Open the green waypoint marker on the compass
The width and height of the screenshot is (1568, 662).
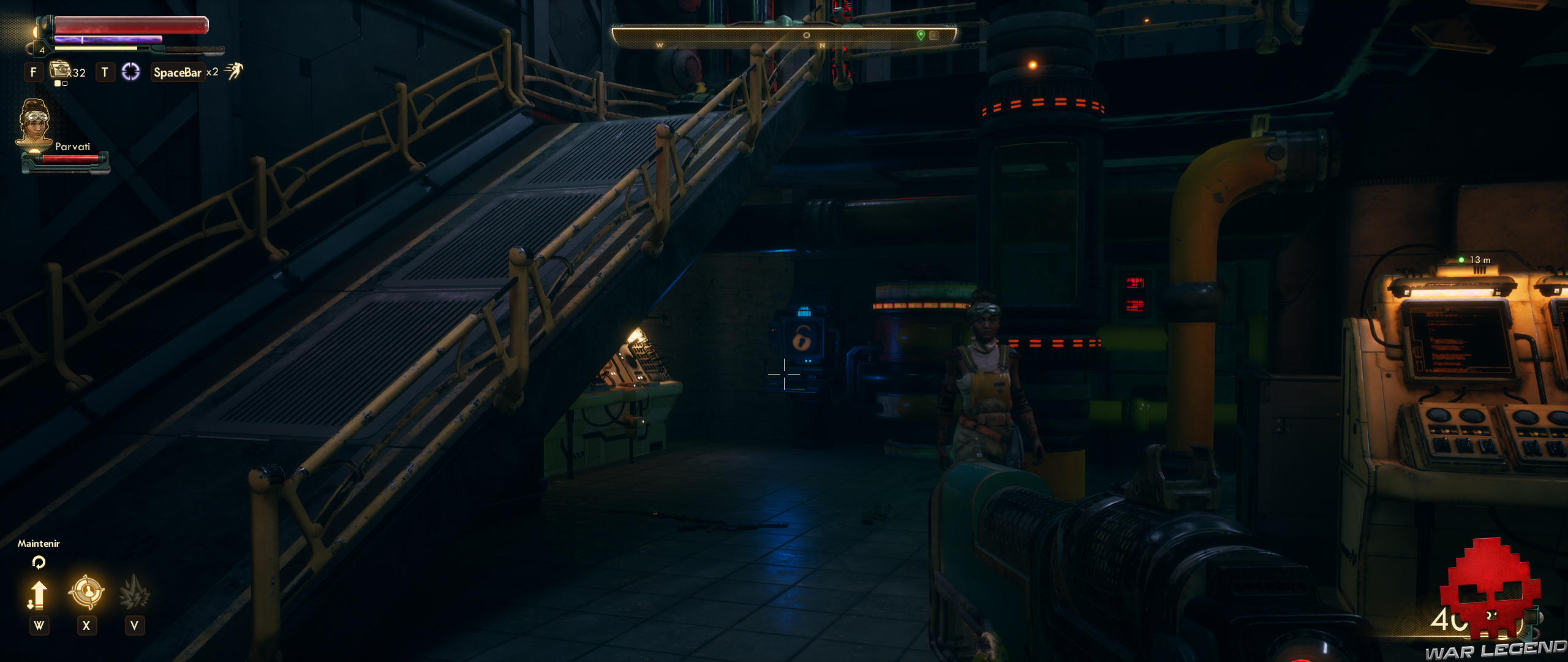pos(922,36)
